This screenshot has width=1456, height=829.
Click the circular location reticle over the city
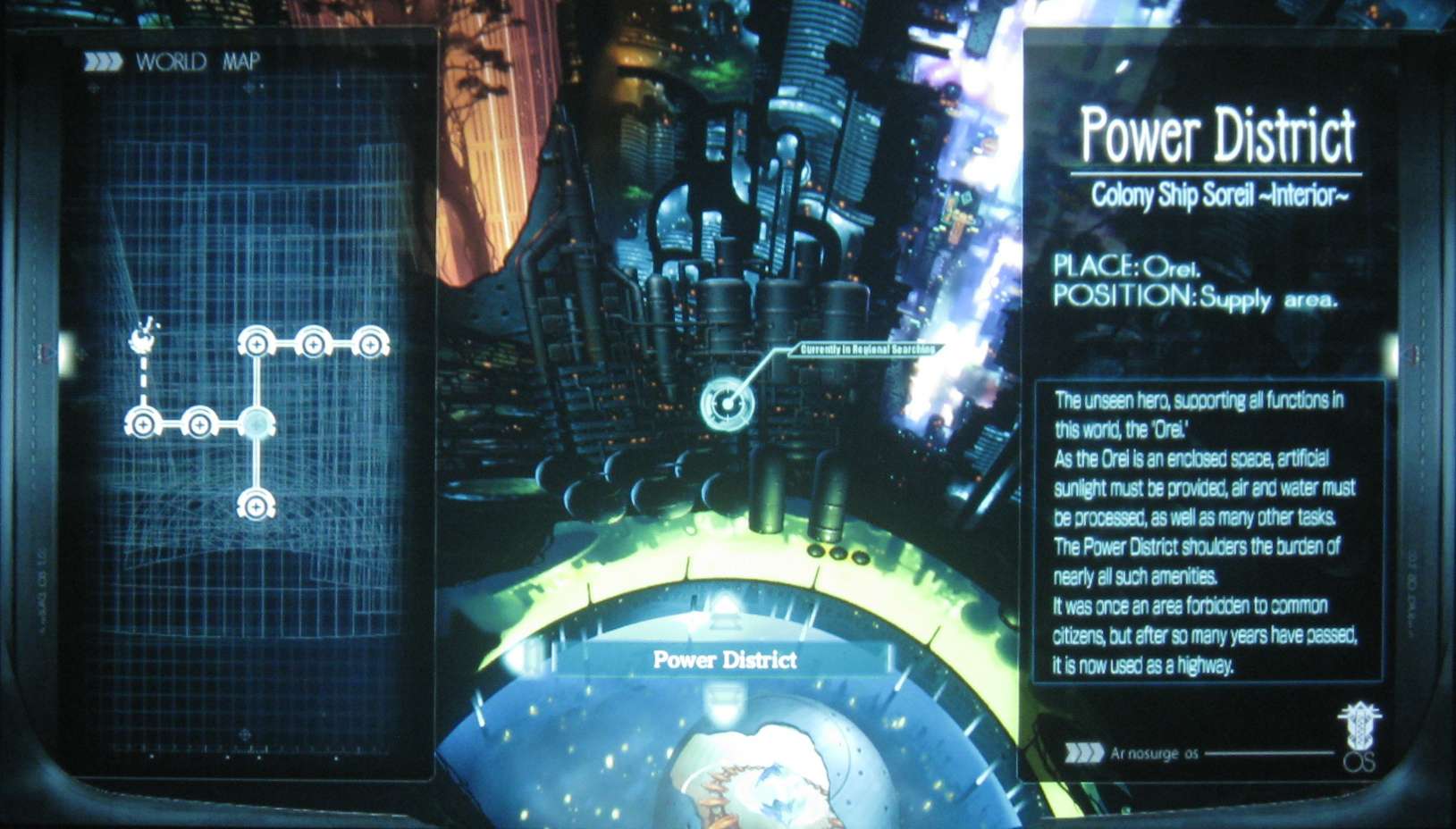[728, 405]
